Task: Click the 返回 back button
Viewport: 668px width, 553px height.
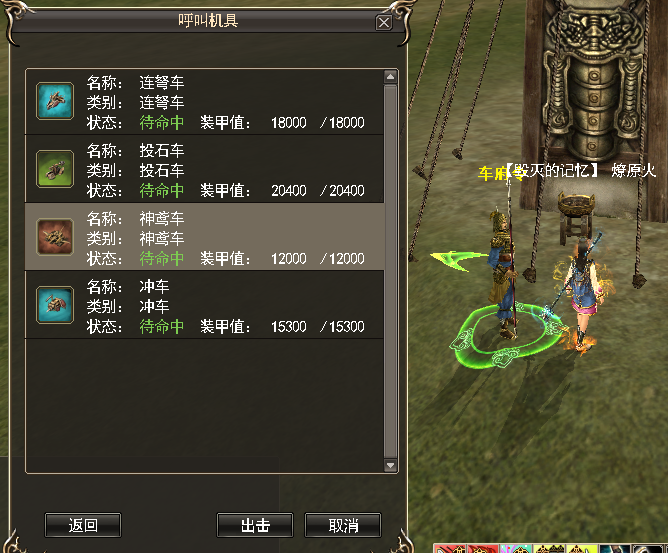Action: 83,525
